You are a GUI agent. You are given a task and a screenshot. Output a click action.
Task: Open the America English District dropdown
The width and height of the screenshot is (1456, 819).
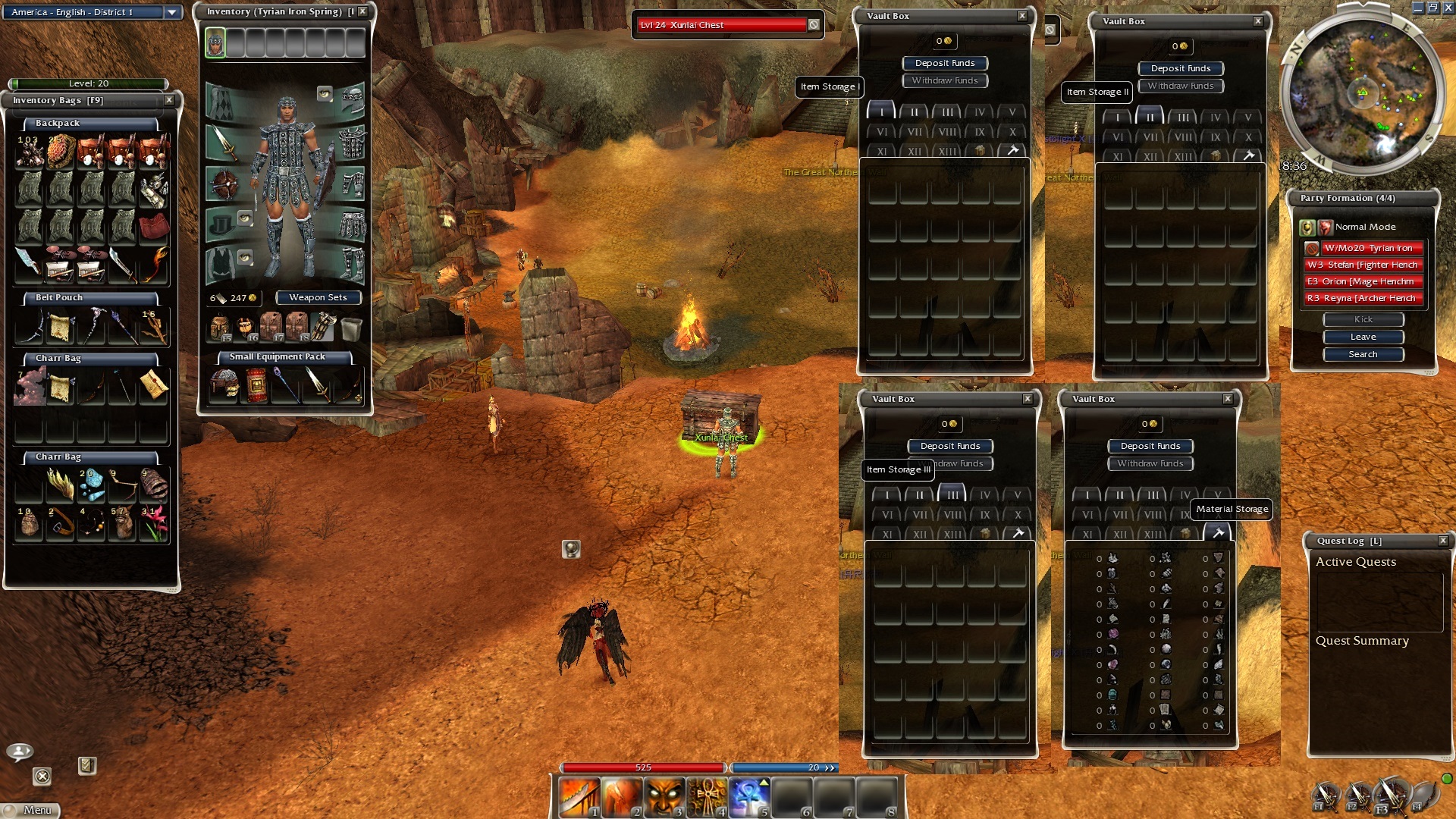click(172, 12)
